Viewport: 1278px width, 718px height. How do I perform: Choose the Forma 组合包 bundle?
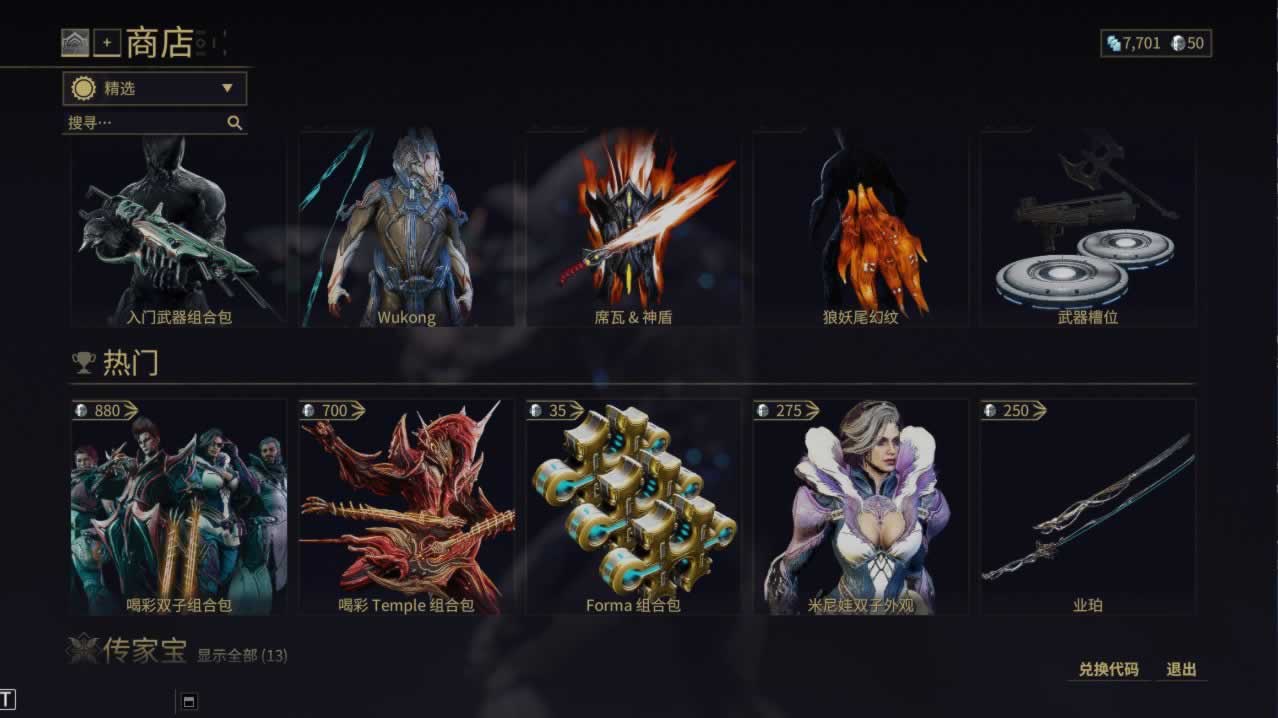(633, 508)
